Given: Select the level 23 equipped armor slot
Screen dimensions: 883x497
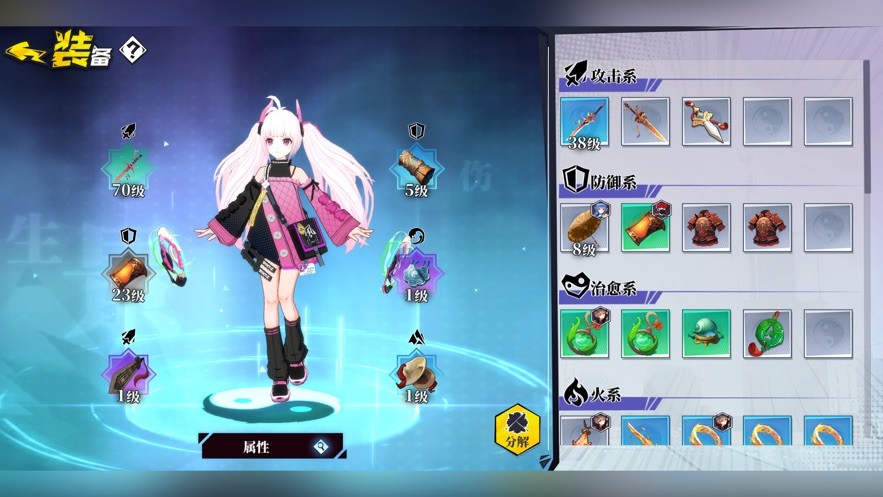Looking at the screenshot, I should pyautogui.click(x=128, y=271).
